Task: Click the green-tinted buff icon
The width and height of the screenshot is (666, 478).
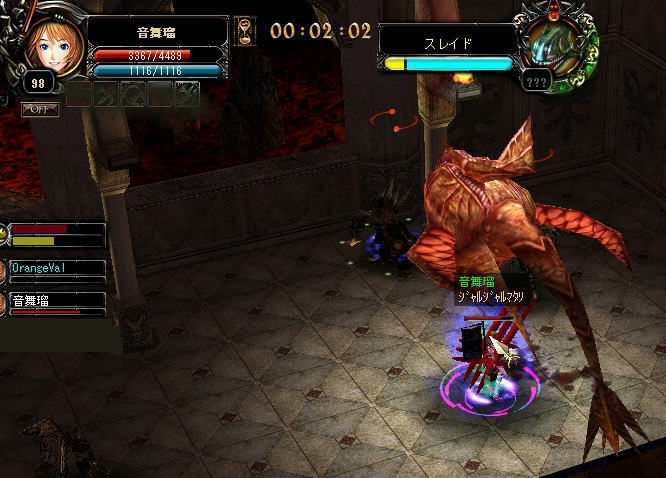Action: 186,93
